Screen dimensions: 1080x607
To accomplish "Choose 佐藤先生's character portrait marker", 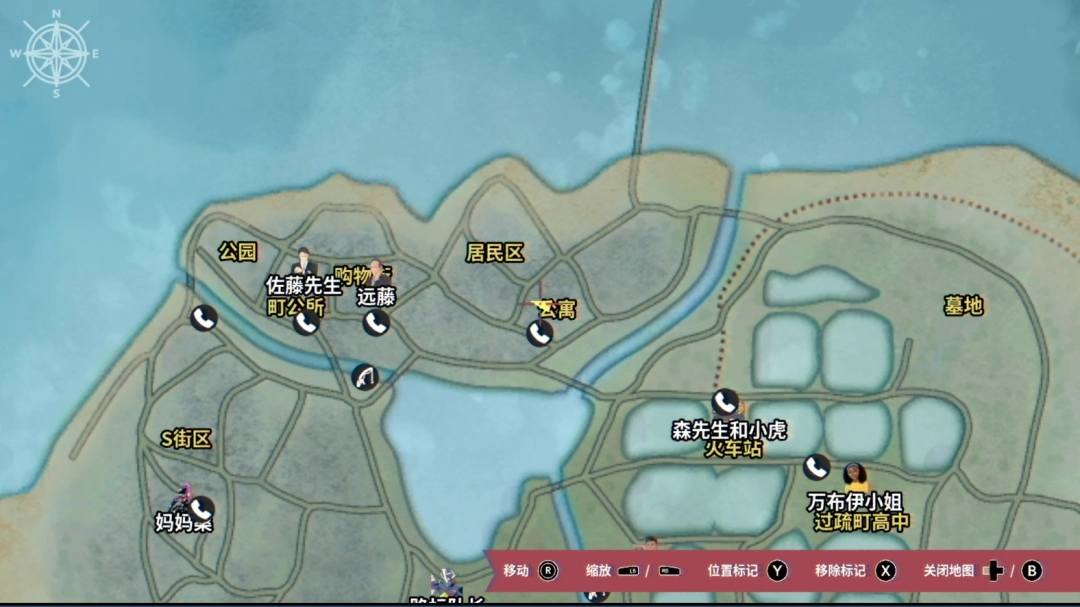I will click(x=304, y=262).
